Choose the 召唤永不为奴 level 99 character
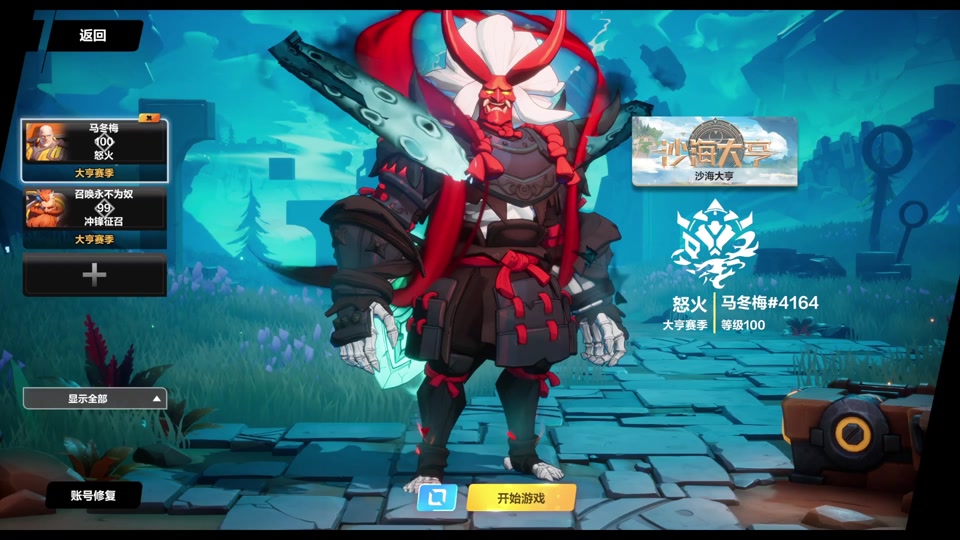 click(x=95, y=216)
